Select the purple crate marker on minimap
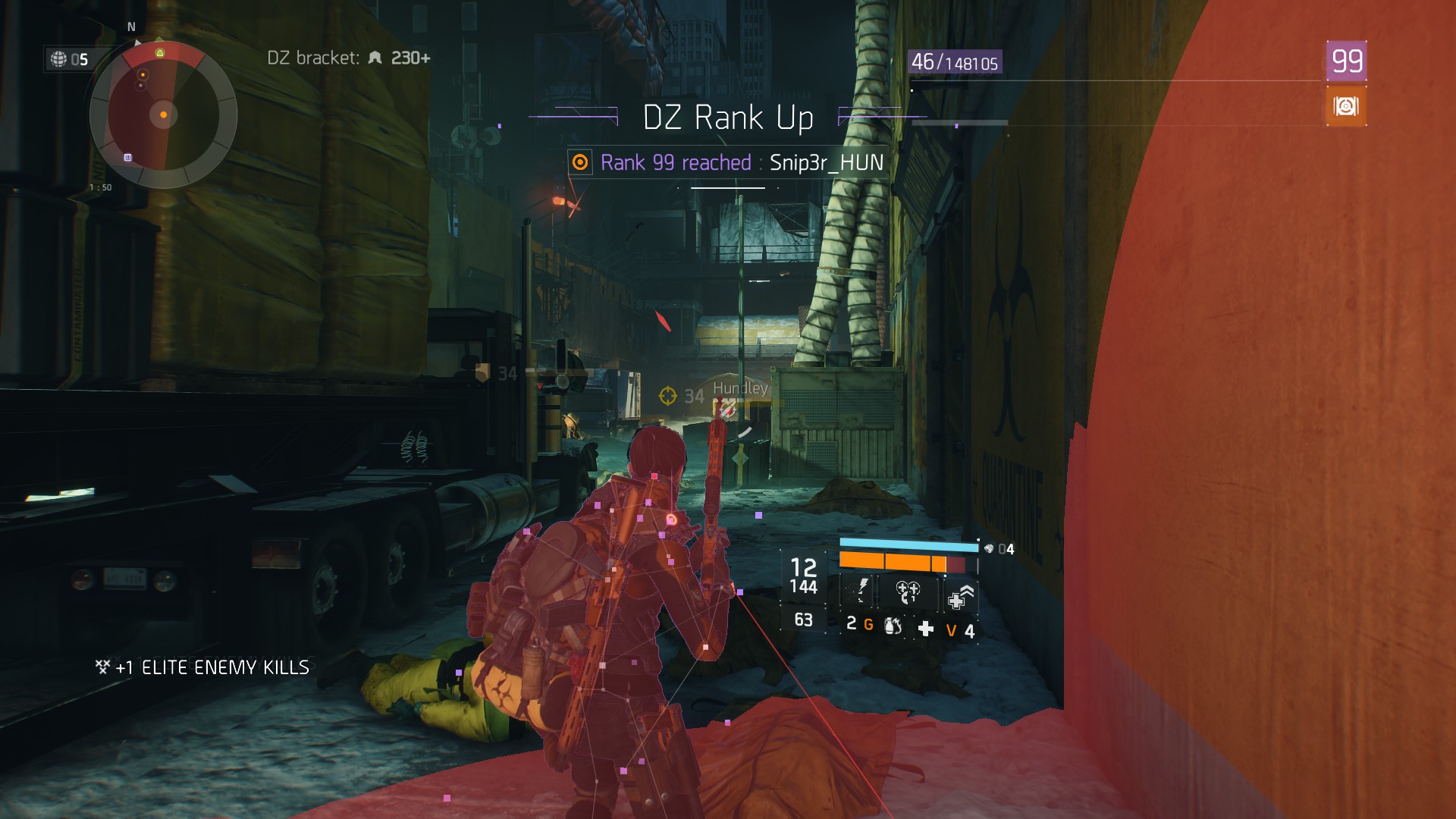Screen dimensions: 1456x819 click(x=128, y=158)
